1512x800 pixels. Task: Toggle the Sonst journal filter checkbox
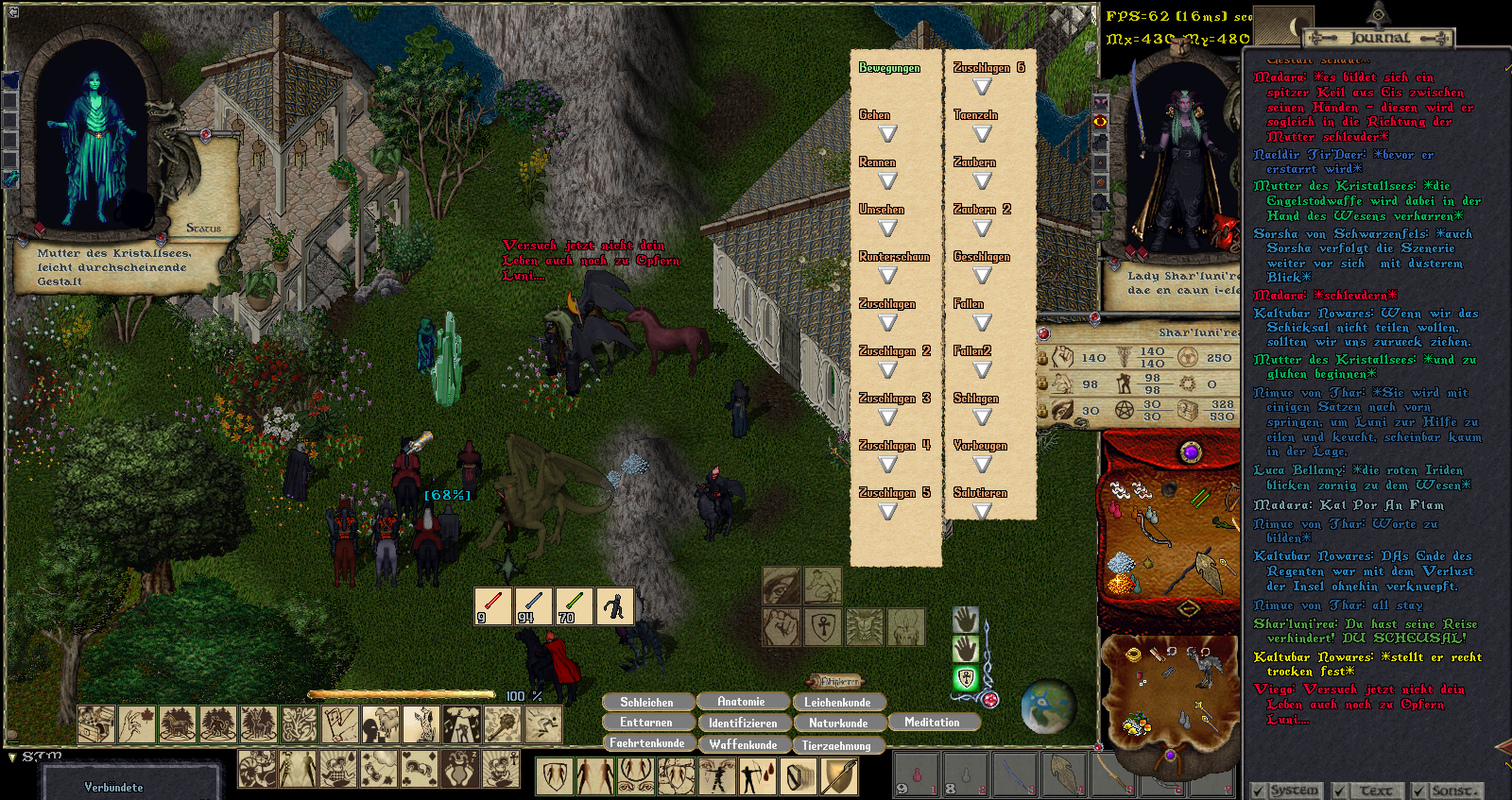point(1419,791)
